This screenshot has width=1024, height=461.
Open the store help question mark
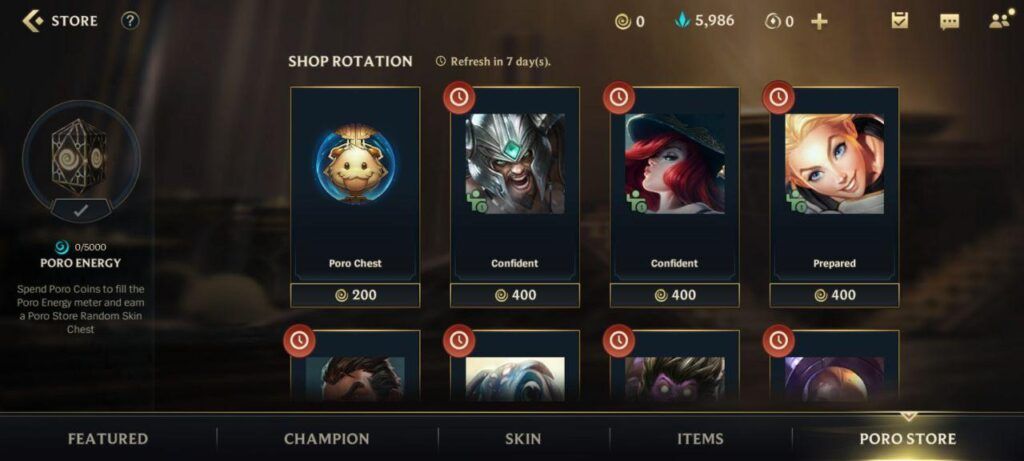click(x=130, y=21)
